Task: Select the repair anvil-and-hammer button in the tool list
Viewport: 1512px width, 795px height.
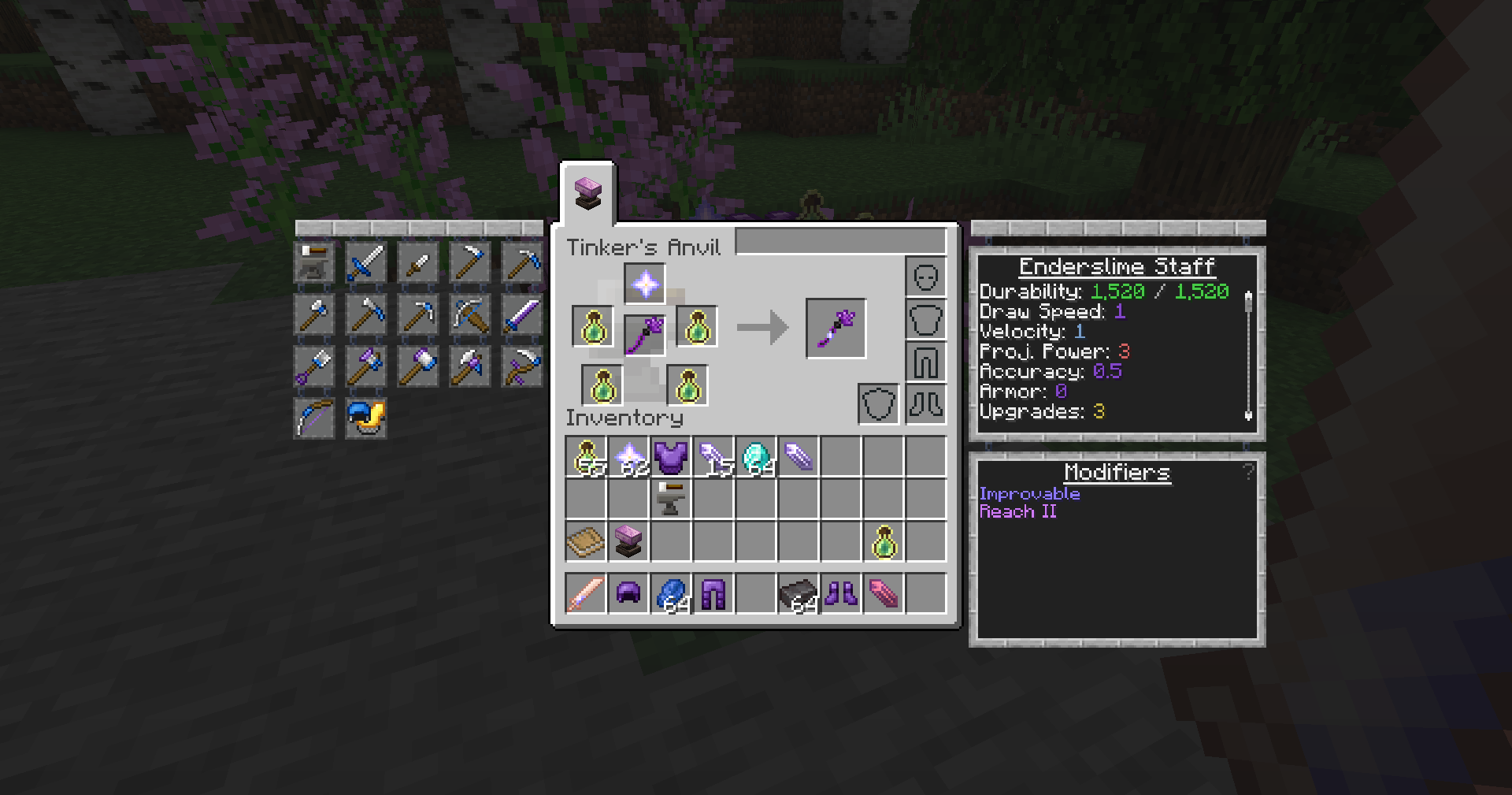Action: [313, 262]
